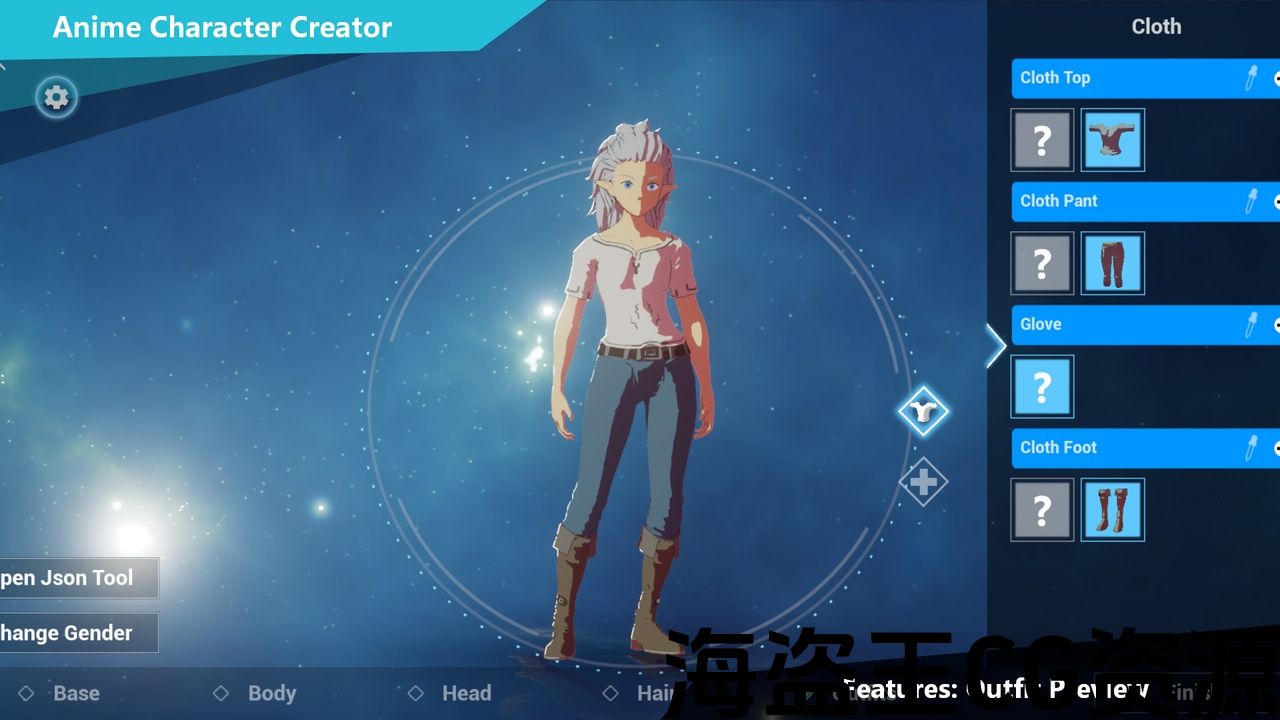1280x720 pixels.
Task: Remove Cloth Pant using the question mark option
Action: tap(1042, 264)
